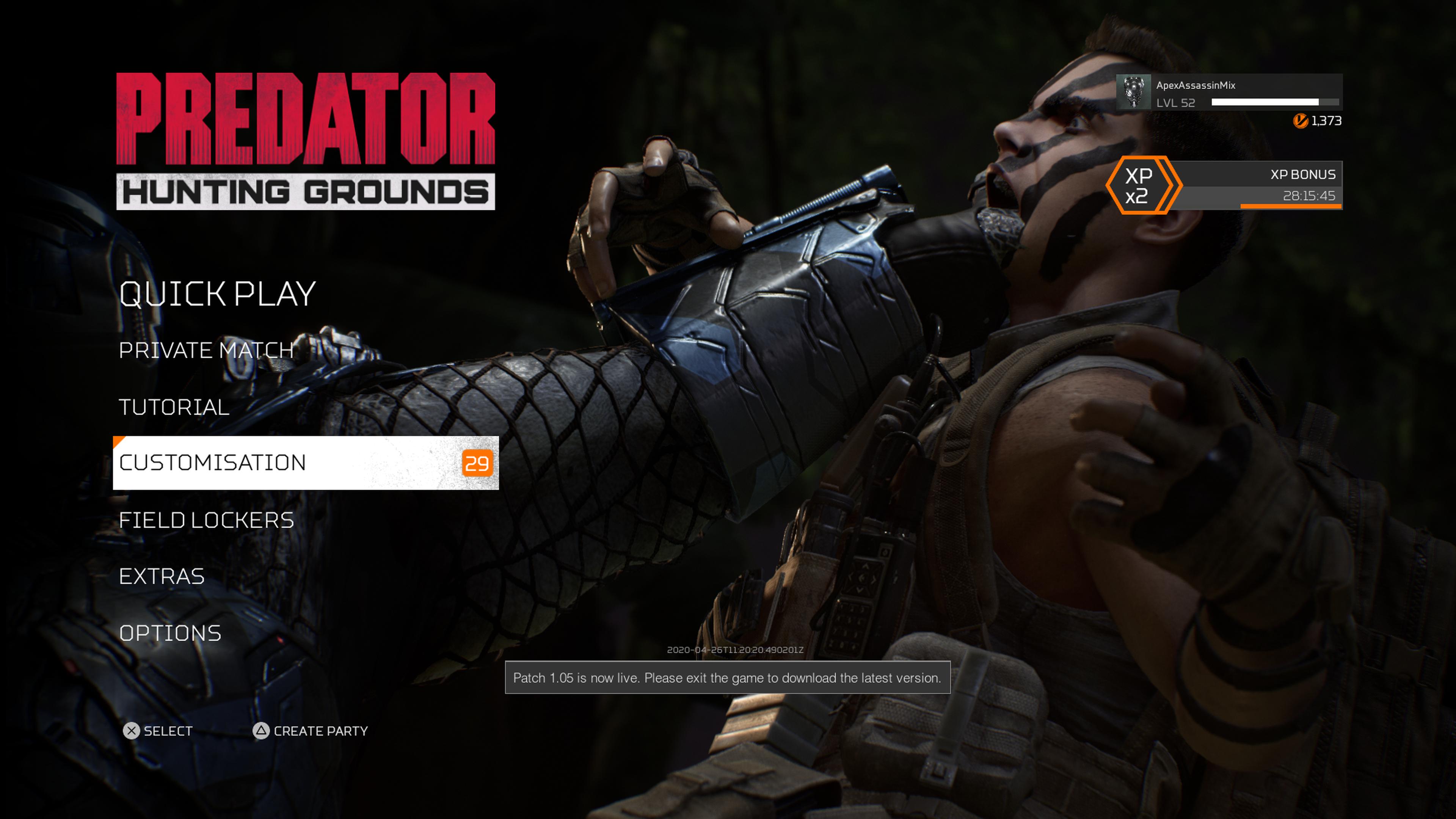1456x819 pixels.
Task: Open the Private Match menu
Action: (206, 350)
